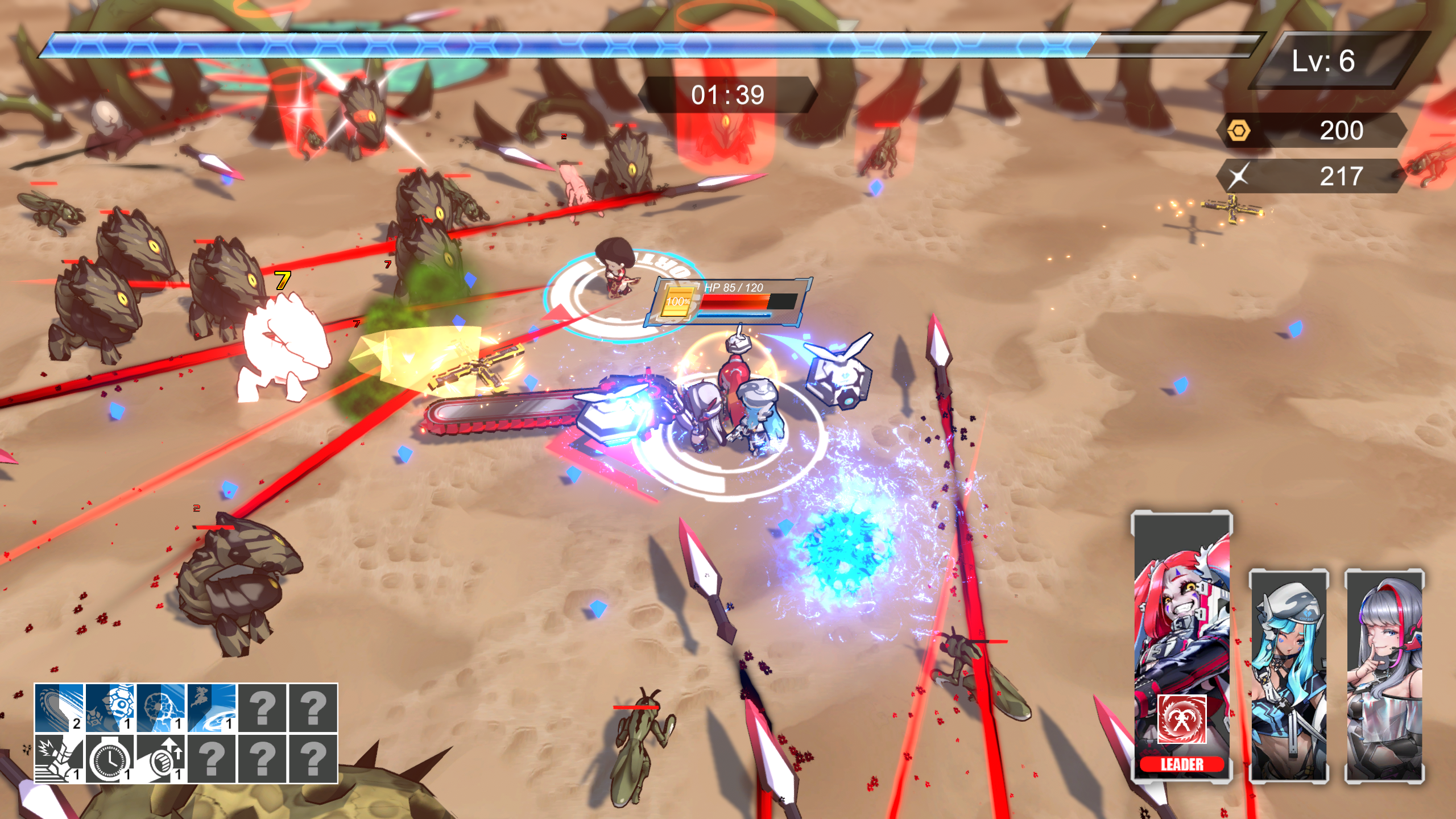Select the red-haired leader character card
This screenshot has width=1456, height=819.
[x=1181, y=626]
